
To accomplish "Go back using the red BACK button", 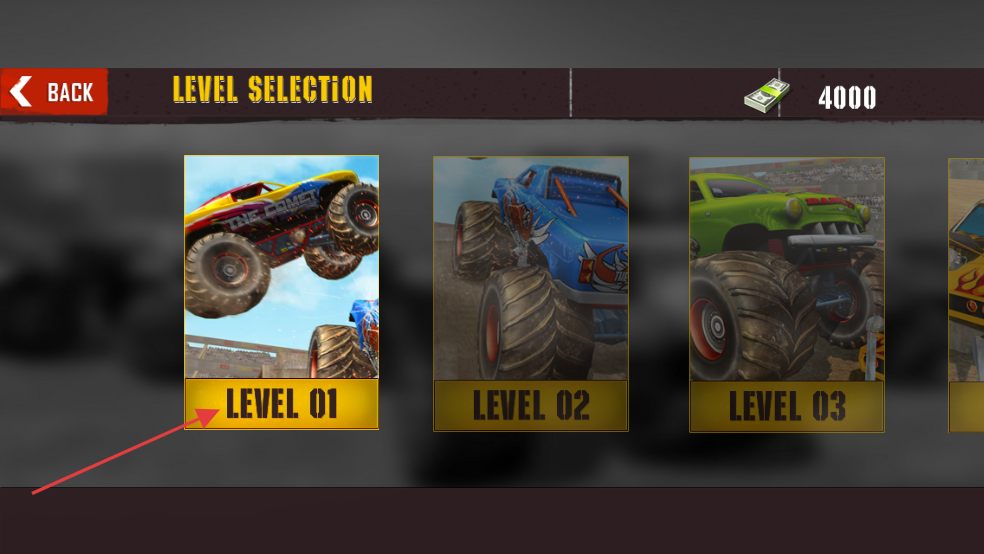I will (x=54, y=92).
